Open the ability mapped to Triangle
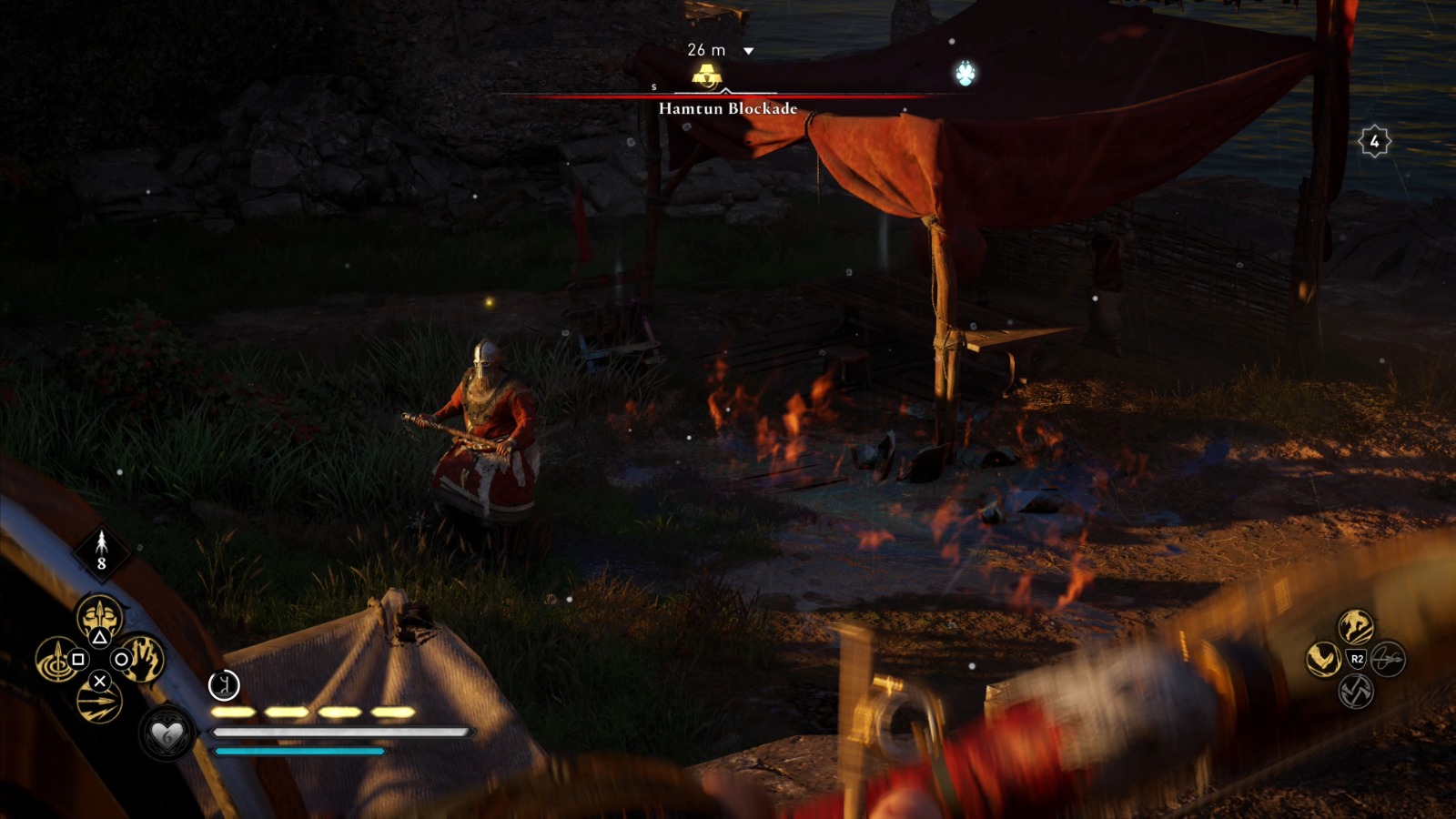1456x819 pixels. coord(99,617)
